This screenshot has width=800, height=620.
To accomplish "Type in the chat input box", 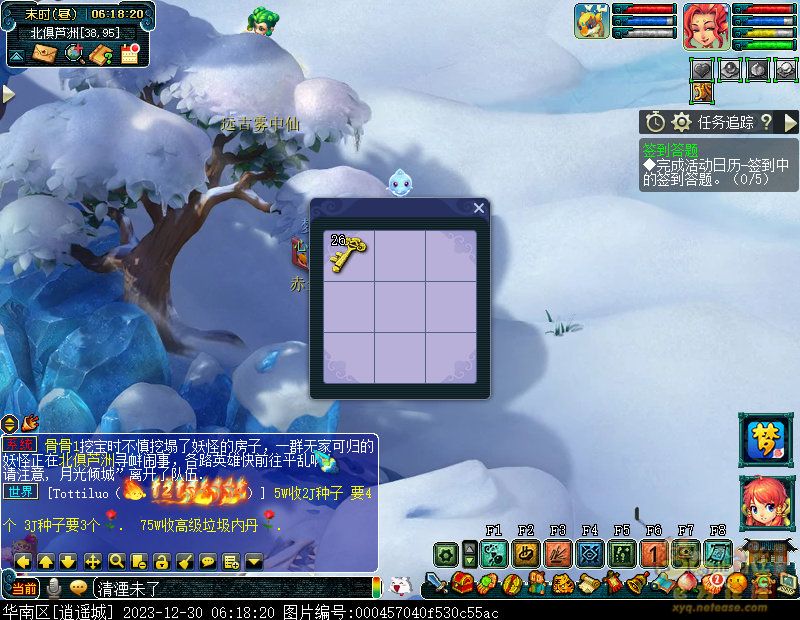I will pyautogui.click(x=230, y=587).
